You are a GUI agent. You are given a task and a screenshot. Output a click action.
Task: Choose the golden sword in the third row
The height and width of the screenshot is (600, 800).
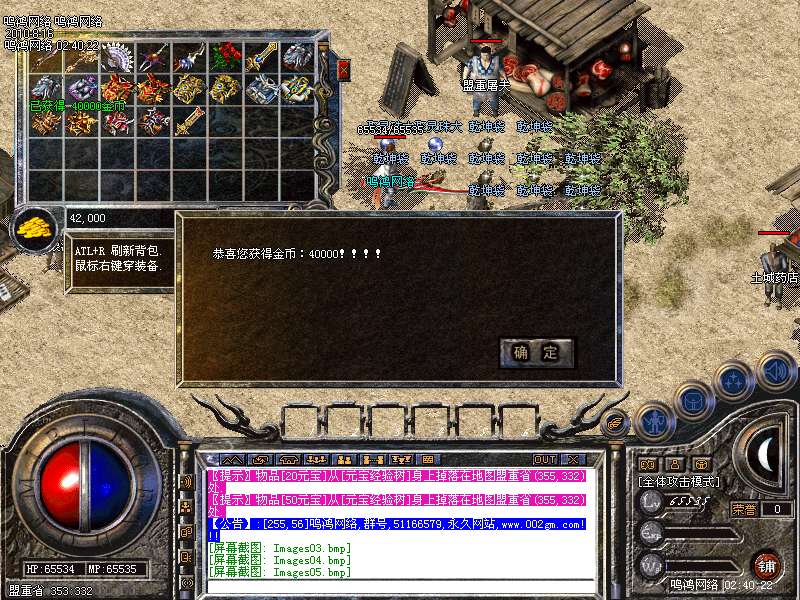pos(188,122)
